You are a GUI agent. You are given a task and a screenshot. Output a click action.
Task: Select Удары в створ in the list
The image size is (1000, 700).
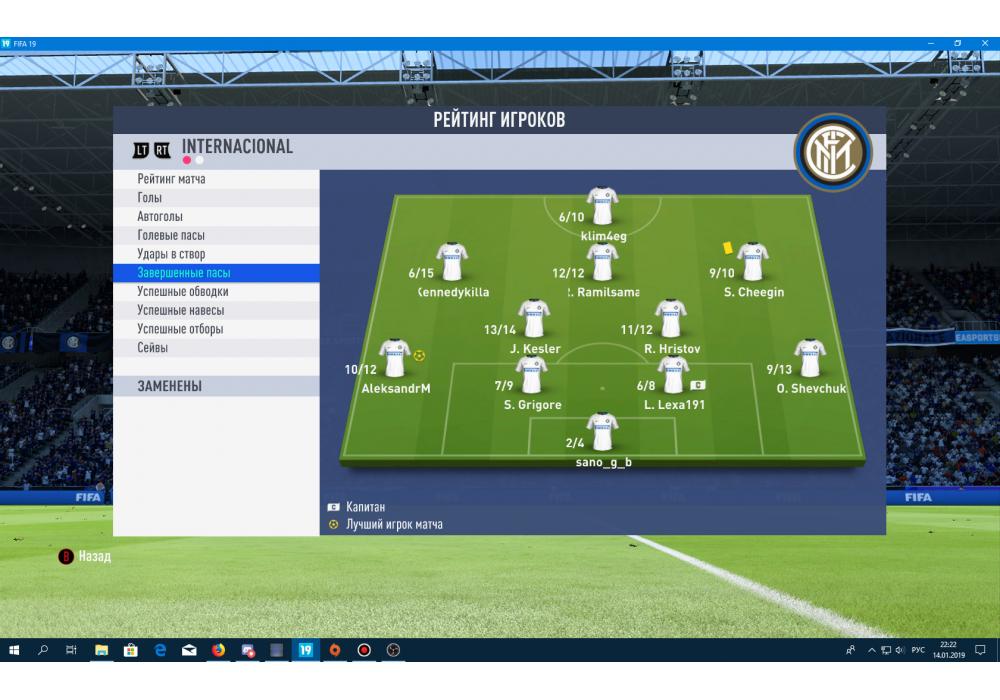(x=171, y=254)
